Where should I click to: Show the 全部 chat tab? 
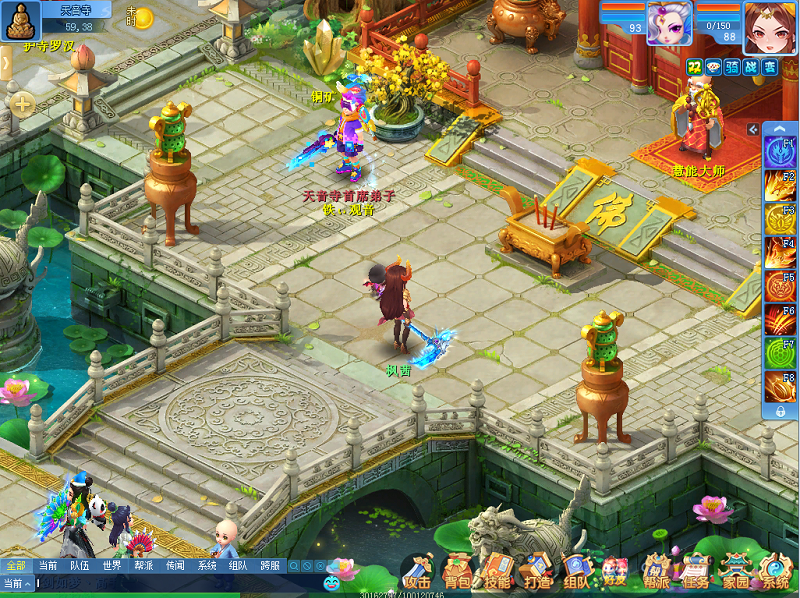pyautogui.click(x=15, y=565)
